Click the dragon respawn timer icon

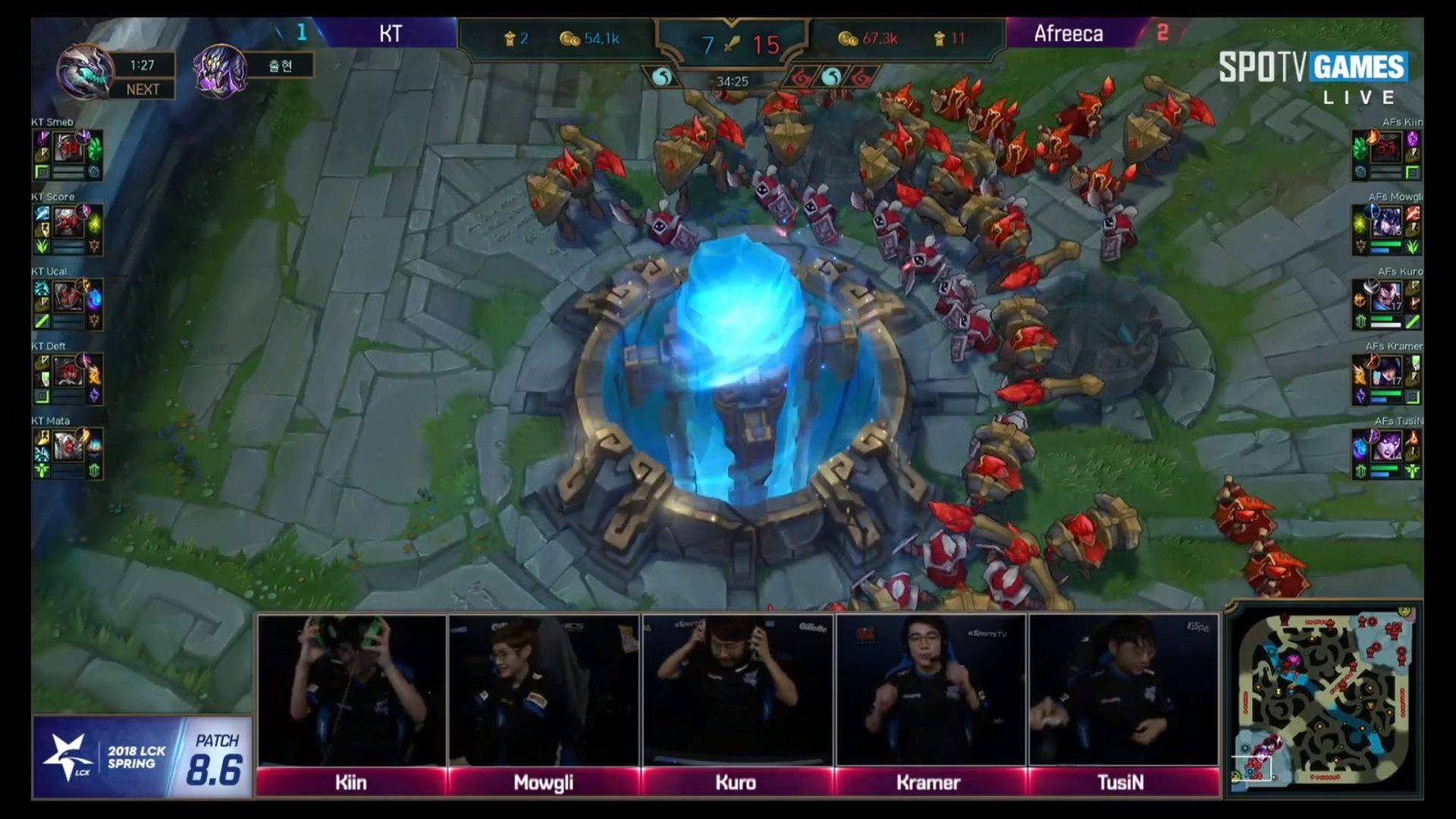tap(83, 72)
